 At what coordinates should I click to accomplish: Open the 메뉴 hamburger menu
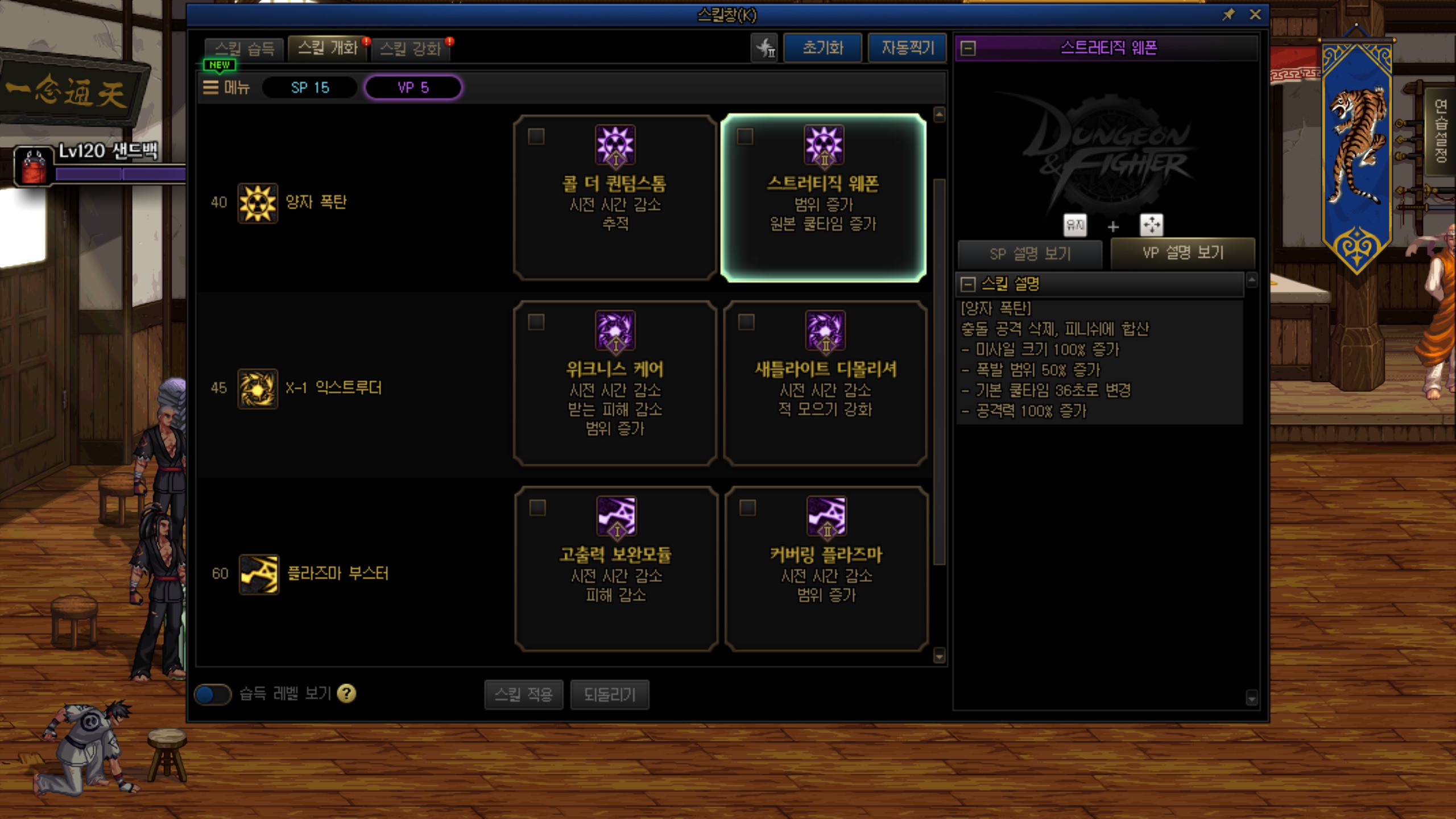[x=226, y=88]
